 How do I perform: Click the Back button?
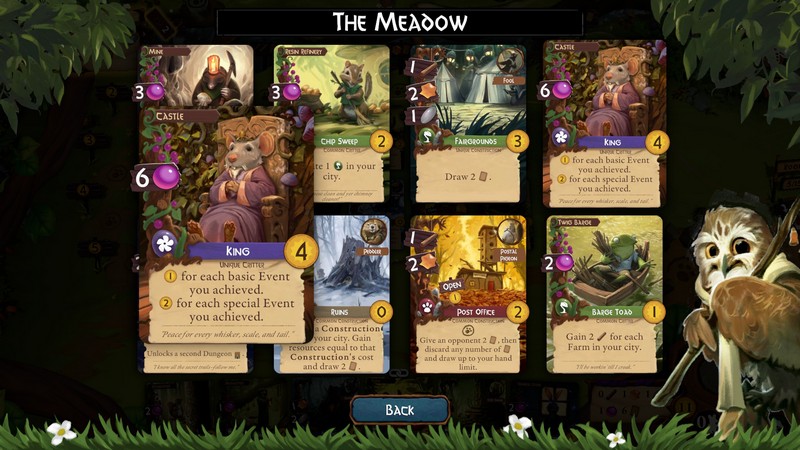[399, 410]
